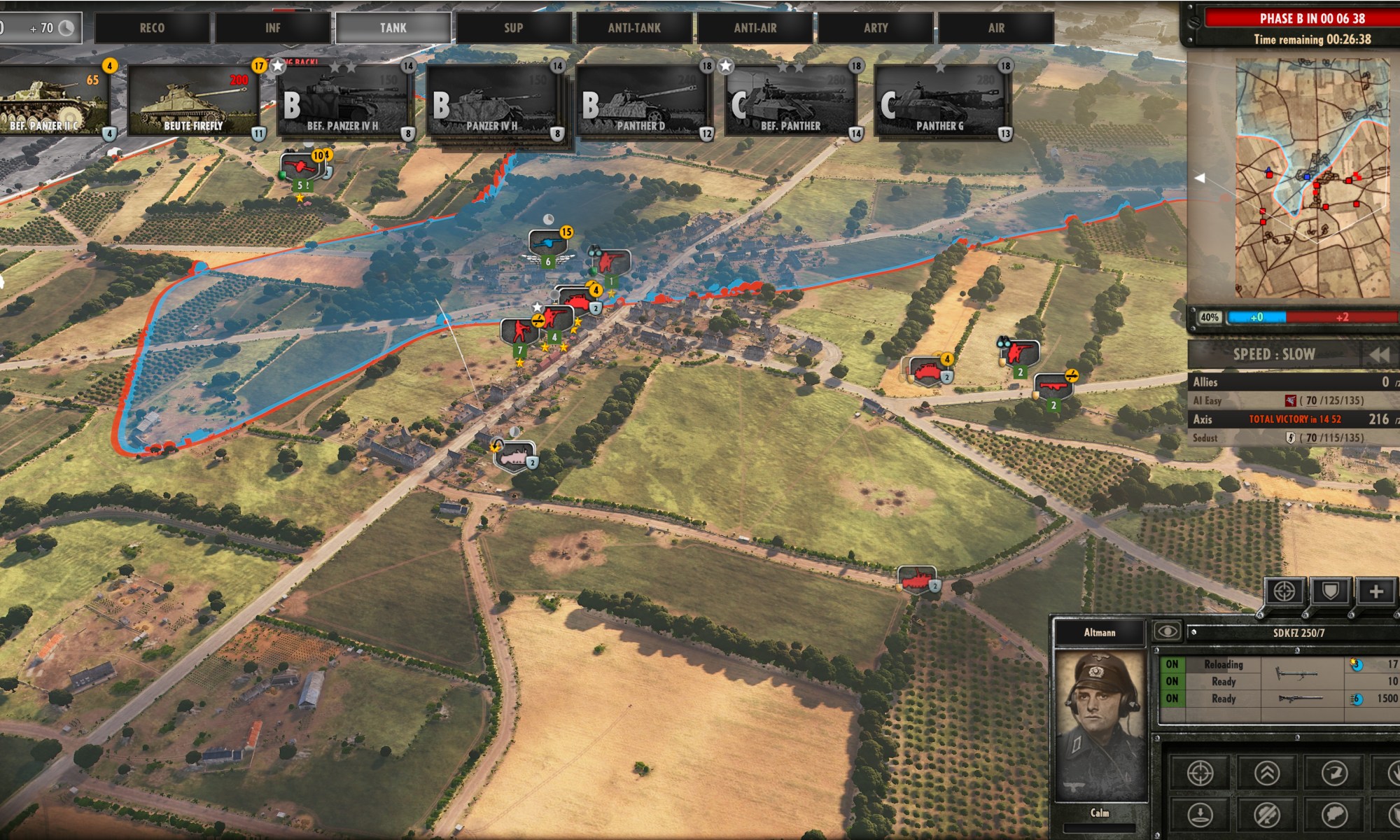Select the SUP category tab
The width and height of the screenshot is (1400, 840).
click(513, 28)
